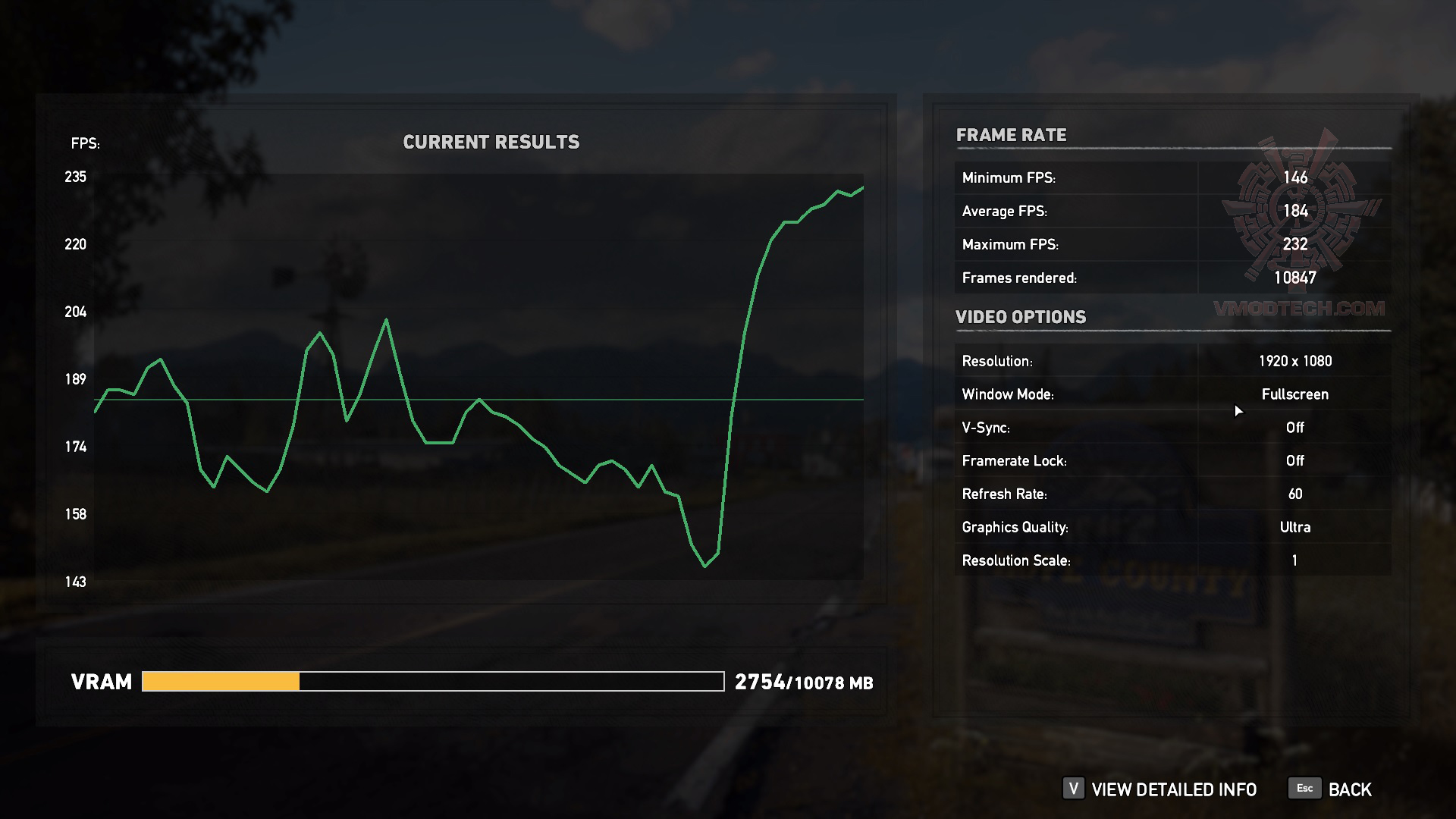The width and height of the screenshot is (1456, 819).
Task: Click BACK to exit results
Action: tap(1349, 789)
